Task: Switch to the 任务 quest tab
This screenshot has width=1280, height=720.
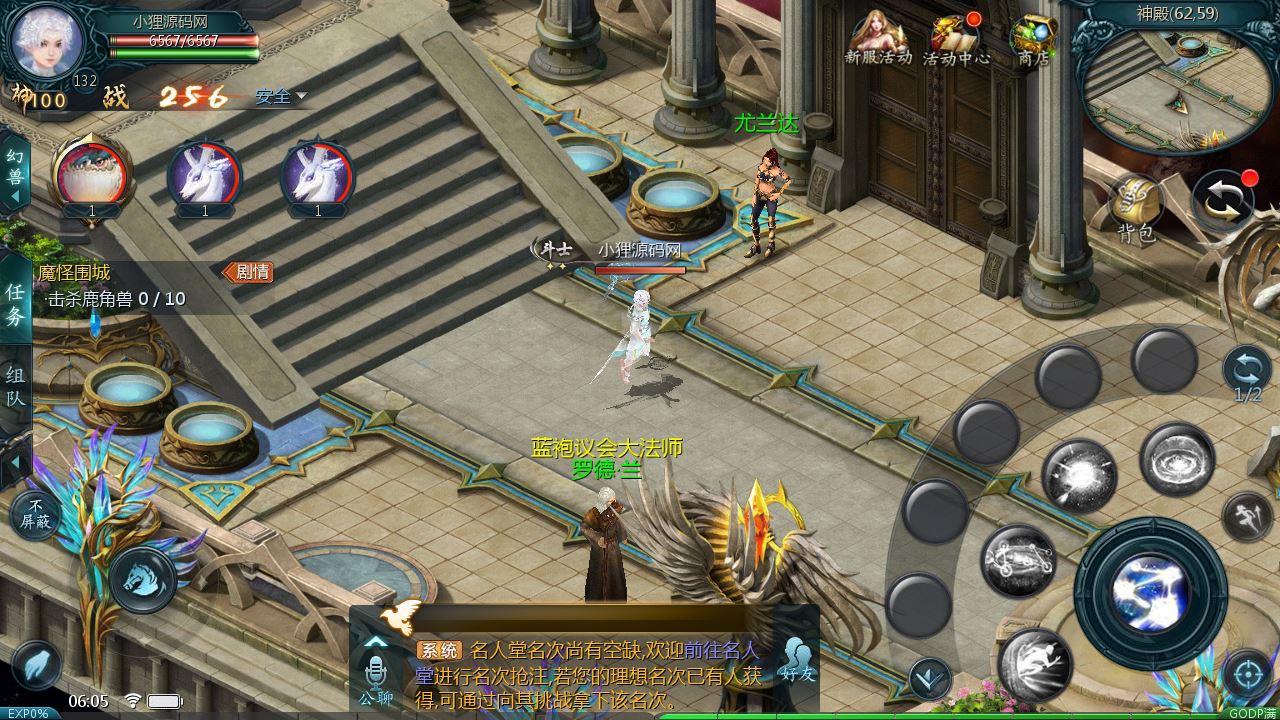Action: [15, 304]
